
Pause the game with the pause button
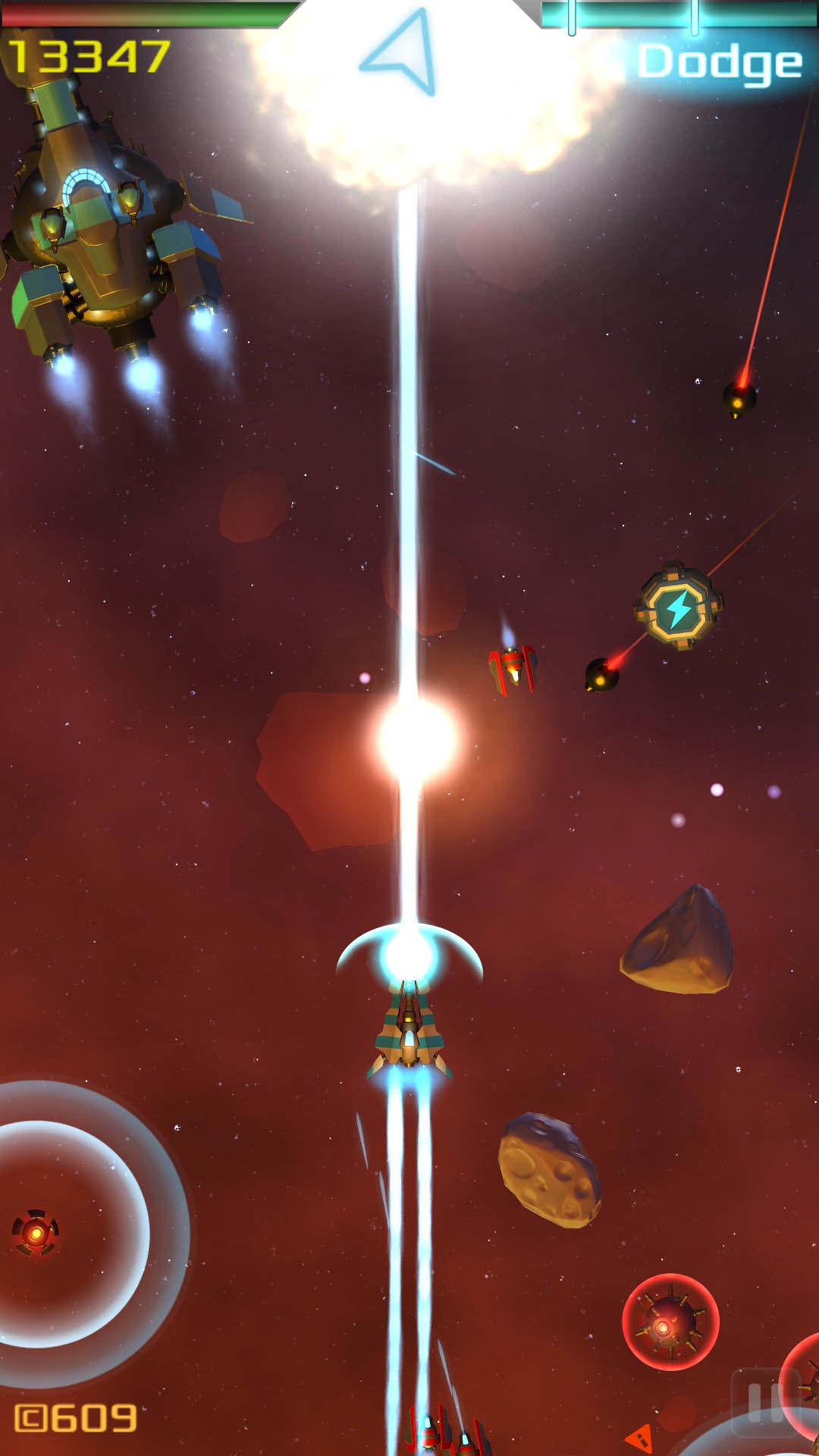(764, 1403)
